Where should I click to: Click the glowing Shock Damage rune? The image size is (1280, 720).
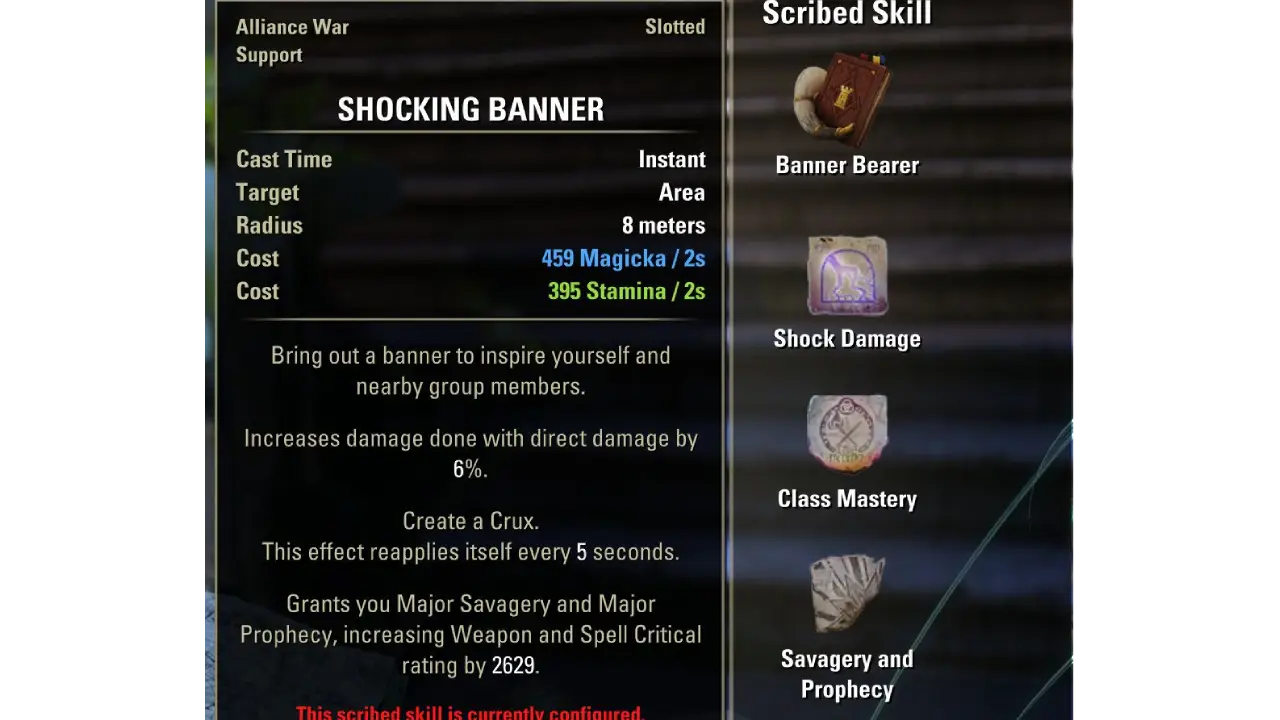(x=847, y=276)
